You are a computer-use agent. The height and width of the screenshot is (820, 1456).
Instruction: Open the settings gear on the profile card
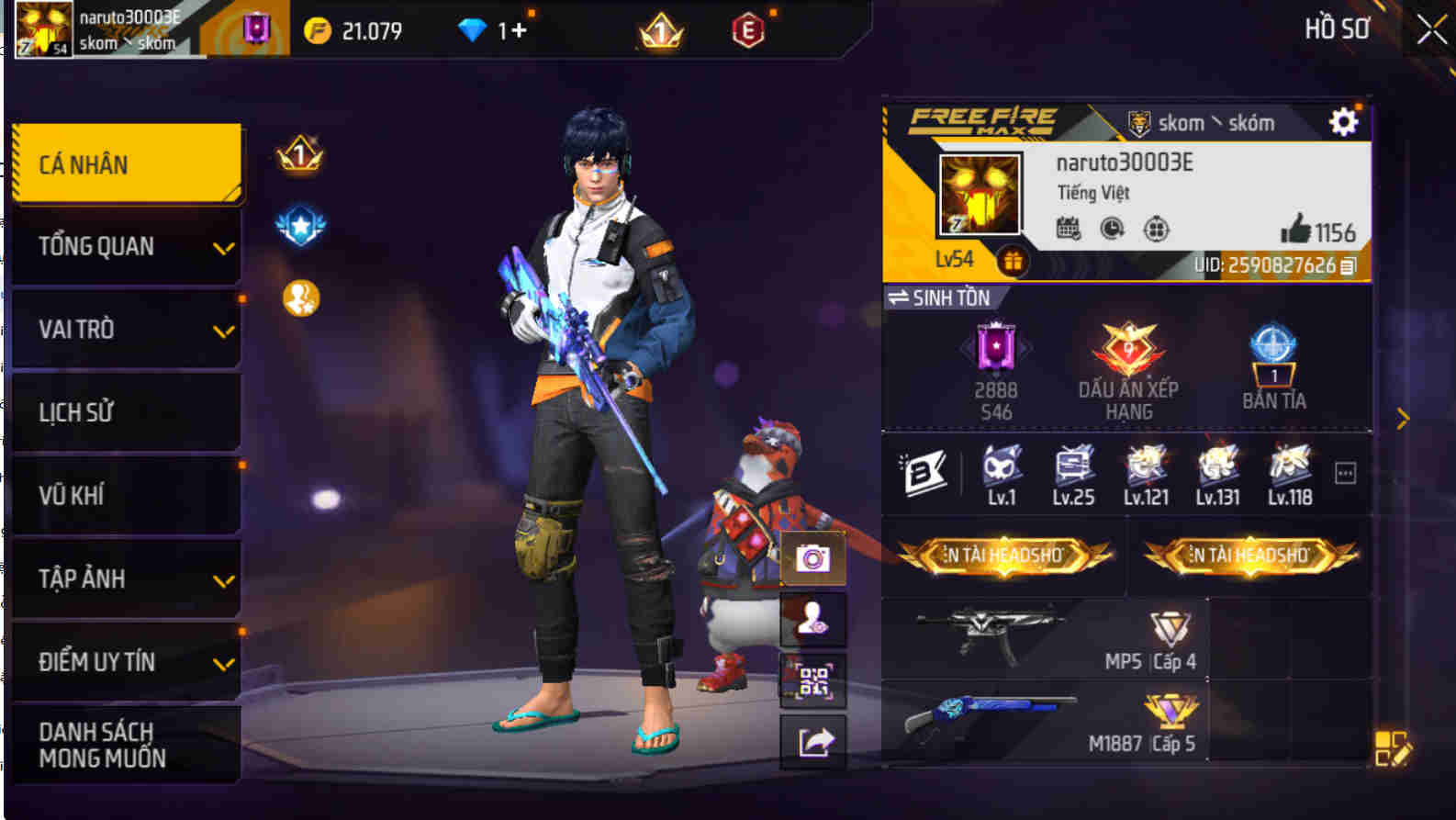pyautogui.click(x=1342, y=120)
